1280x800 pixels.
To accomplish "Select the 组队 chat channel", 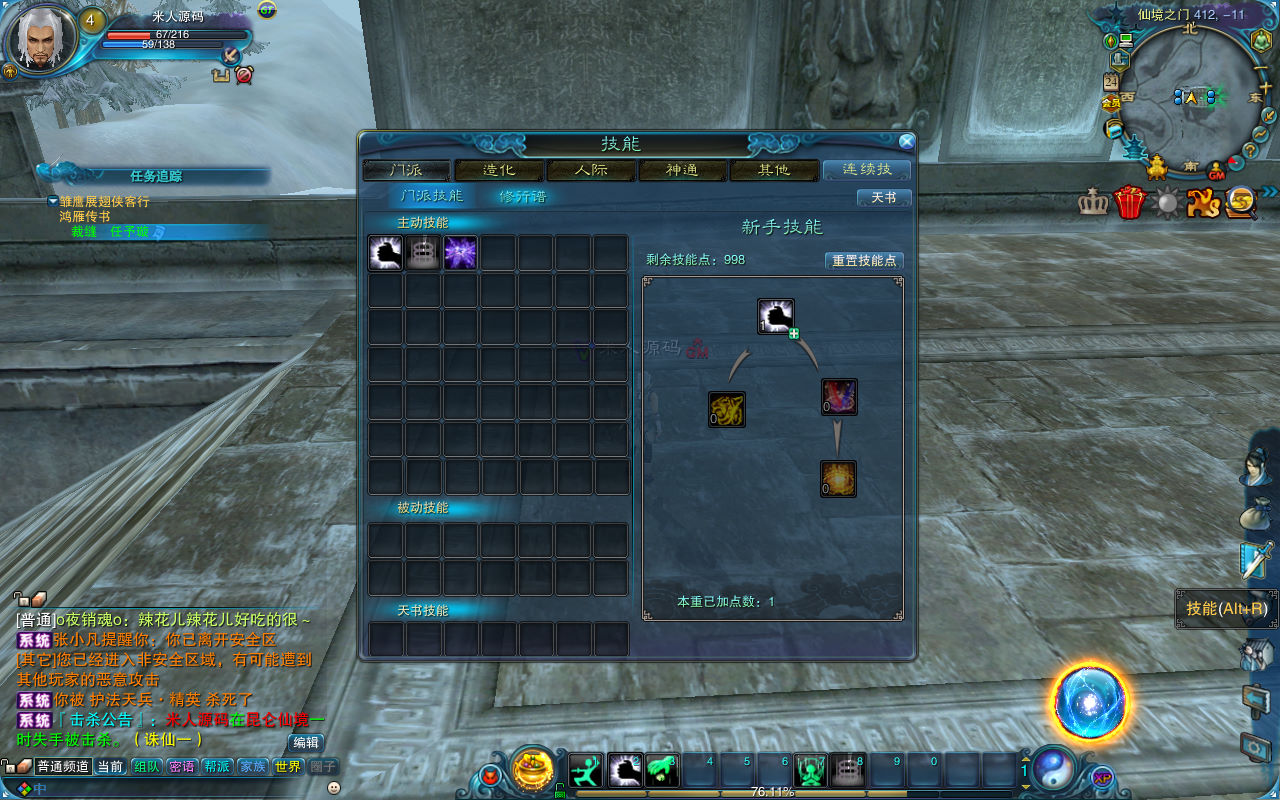I will (147, 767).
